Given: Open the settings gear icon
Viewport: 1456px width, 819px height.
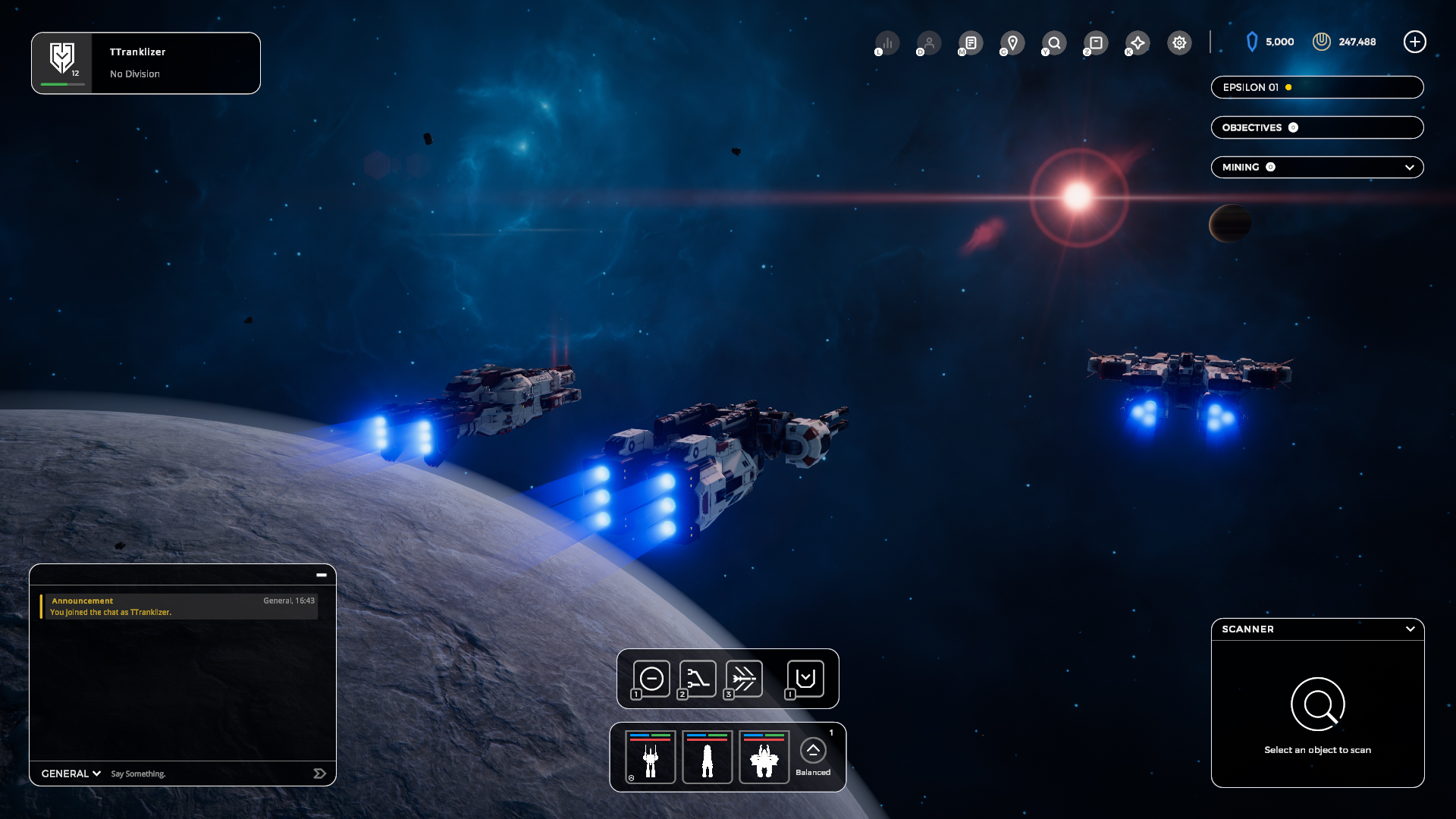Looking at the screenshot, I should click(x=1179, y=42).
